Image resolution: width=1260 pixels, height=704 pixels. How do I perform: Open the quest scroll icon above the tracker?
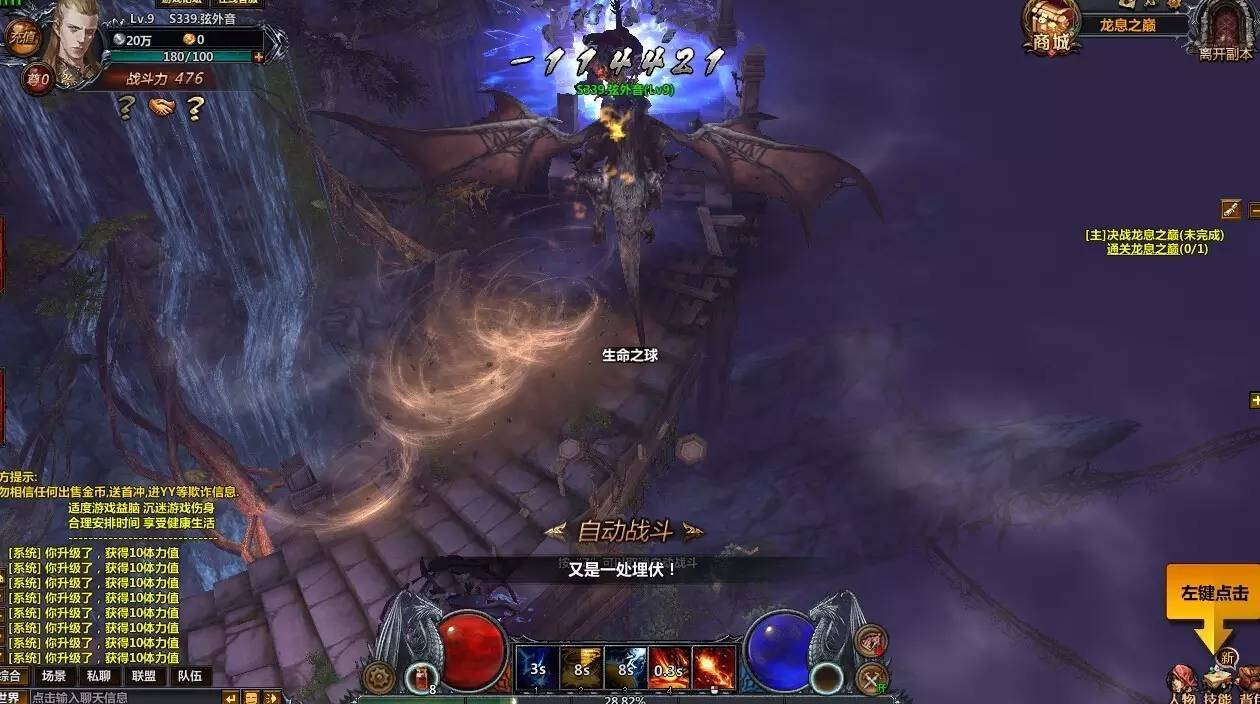point(1230,209)
